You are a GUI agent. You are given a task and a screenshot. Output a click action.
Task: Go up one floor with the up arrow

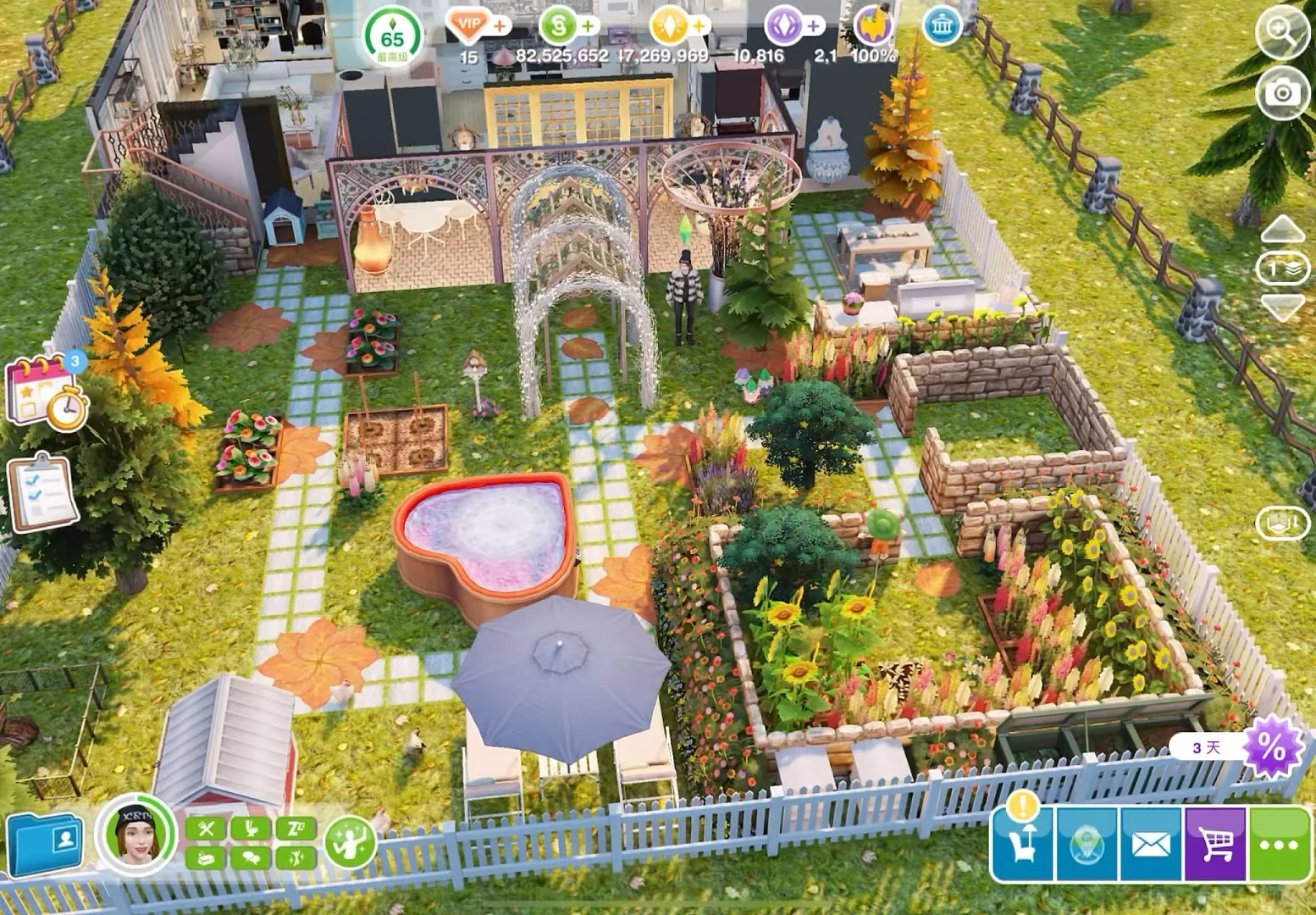pos(1282,229)
